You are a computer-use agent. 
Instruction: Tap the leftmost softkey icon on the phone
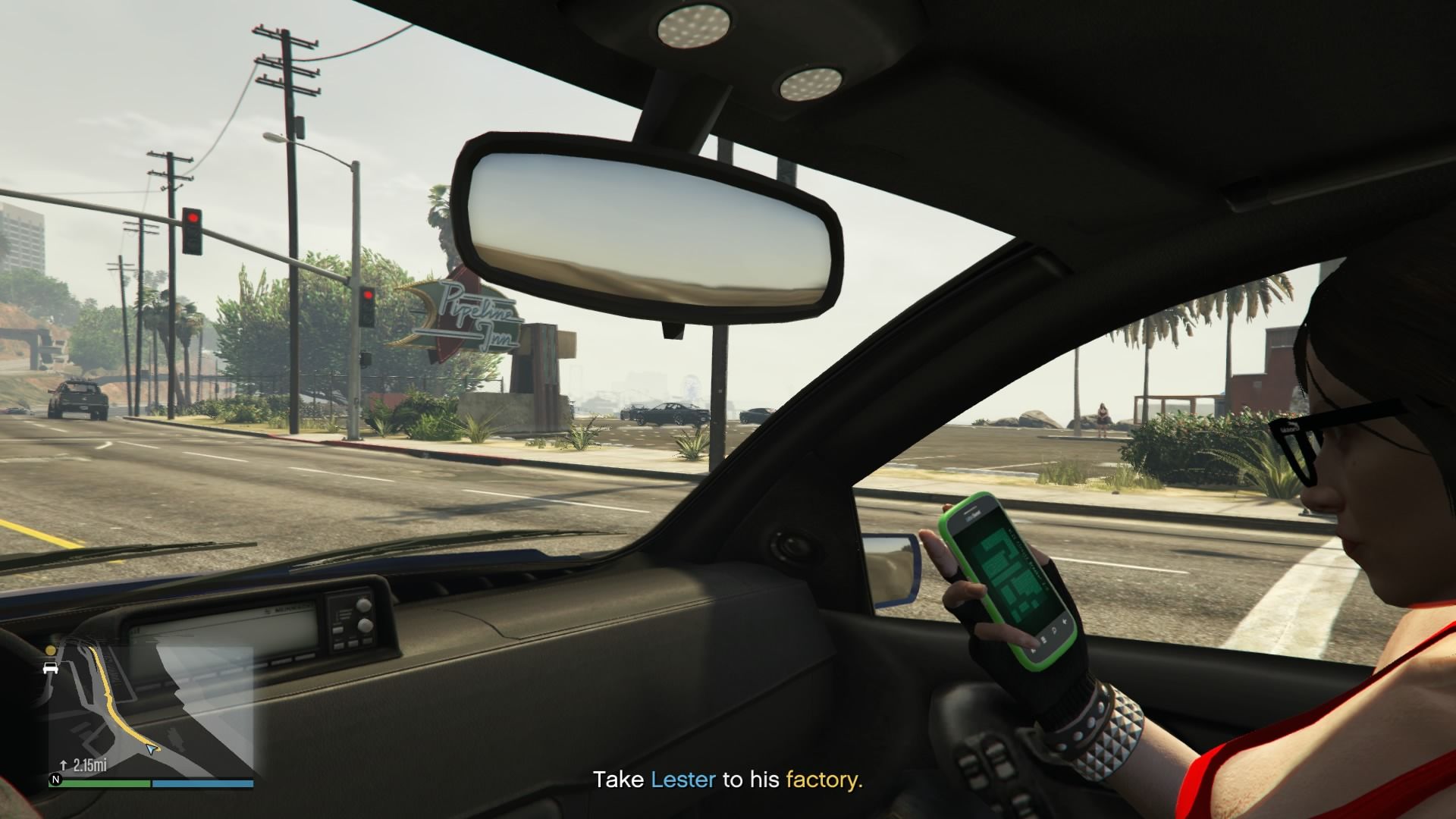(x=1032, y=650)
